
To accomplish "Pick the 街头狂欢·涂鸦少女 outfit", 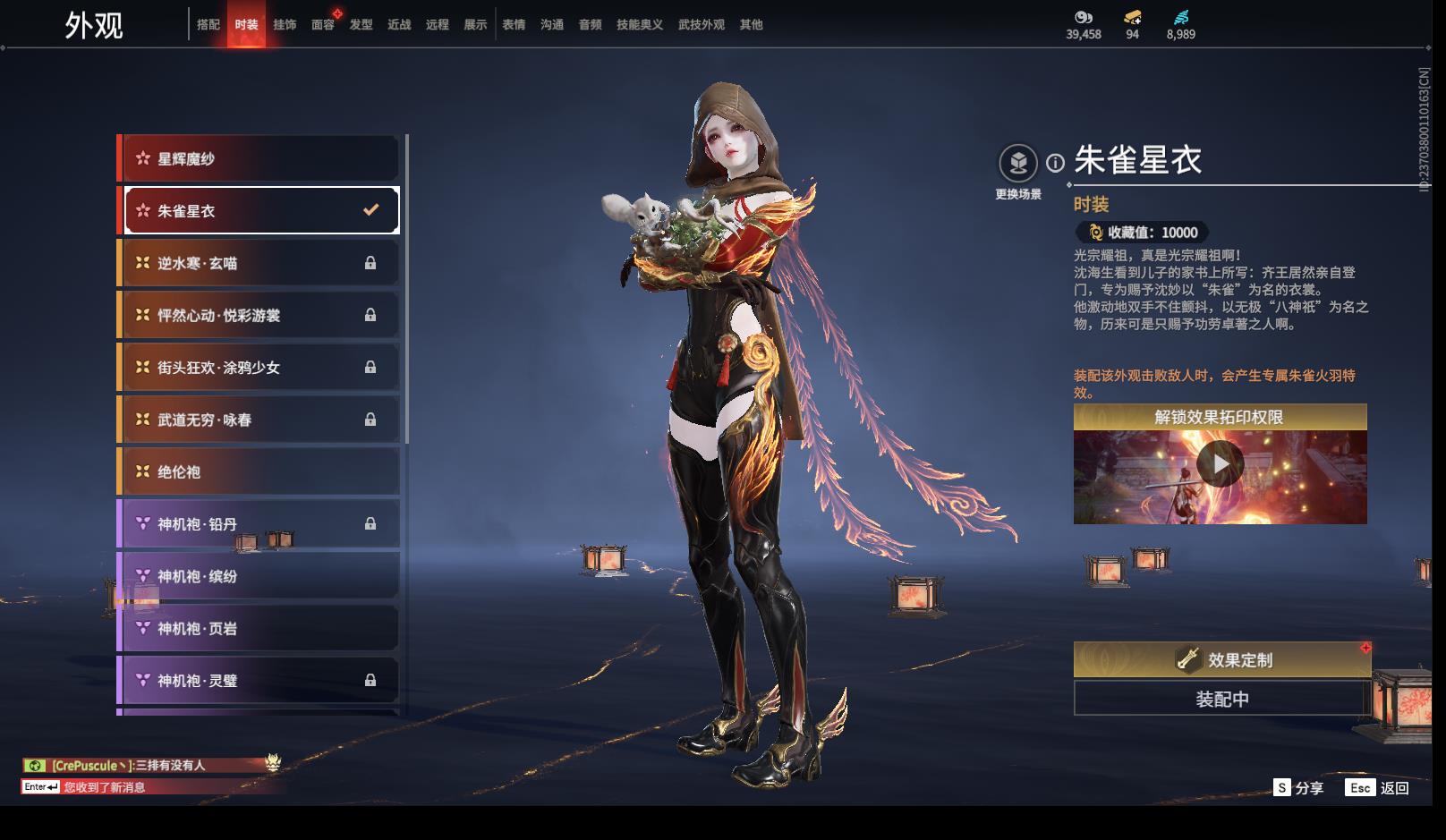I will (x=259, y=368).
